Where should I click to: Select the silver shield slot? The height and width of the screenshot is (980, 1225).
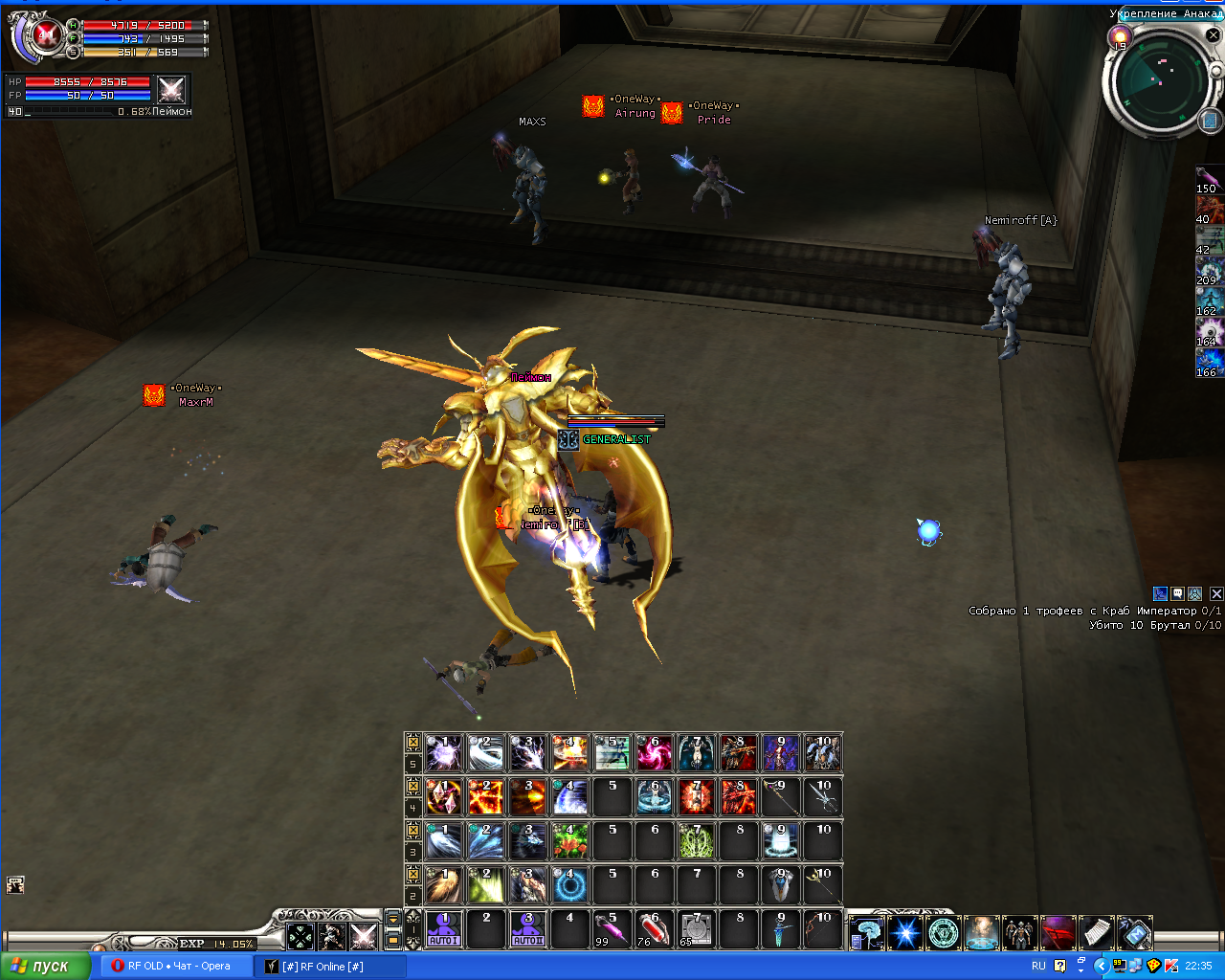click(x=781, y=885)
